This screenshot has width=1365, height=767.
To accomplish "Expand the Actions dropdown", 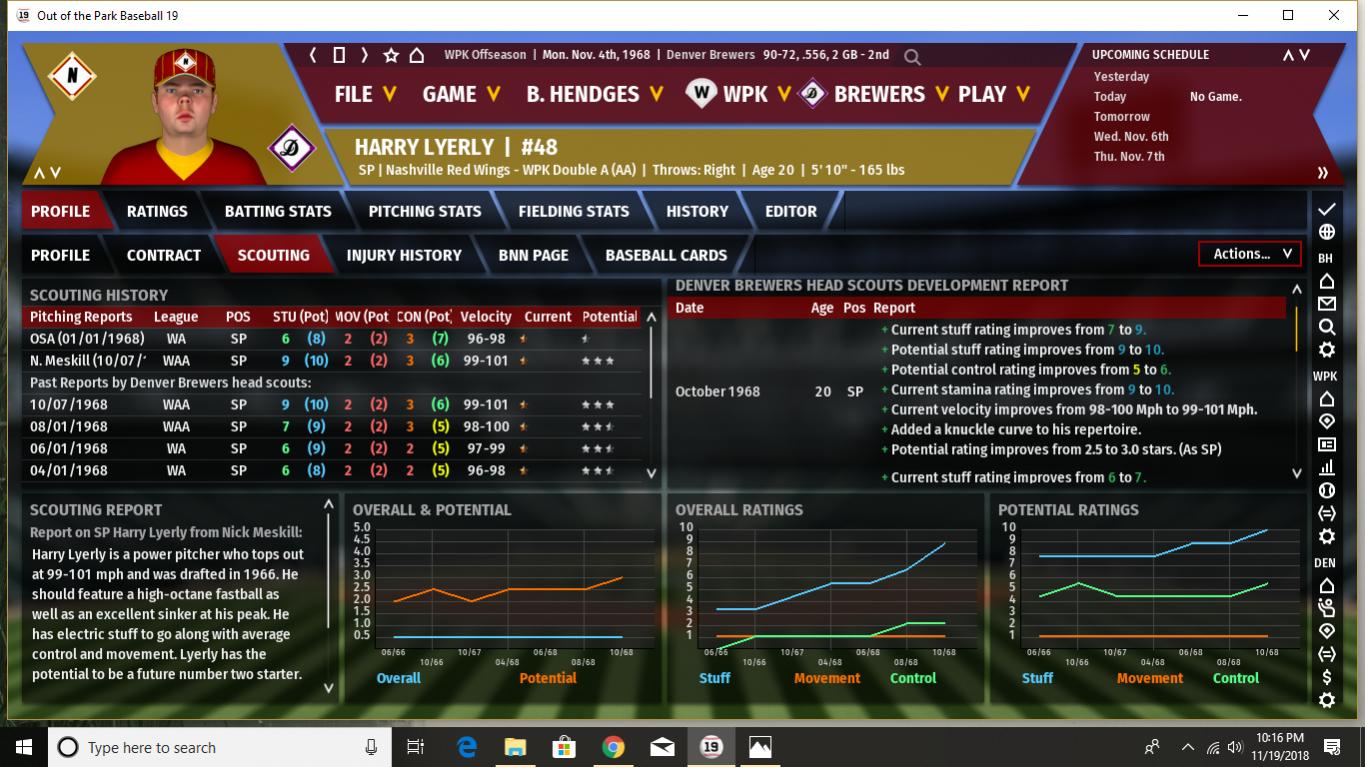I will point(1250,254).
